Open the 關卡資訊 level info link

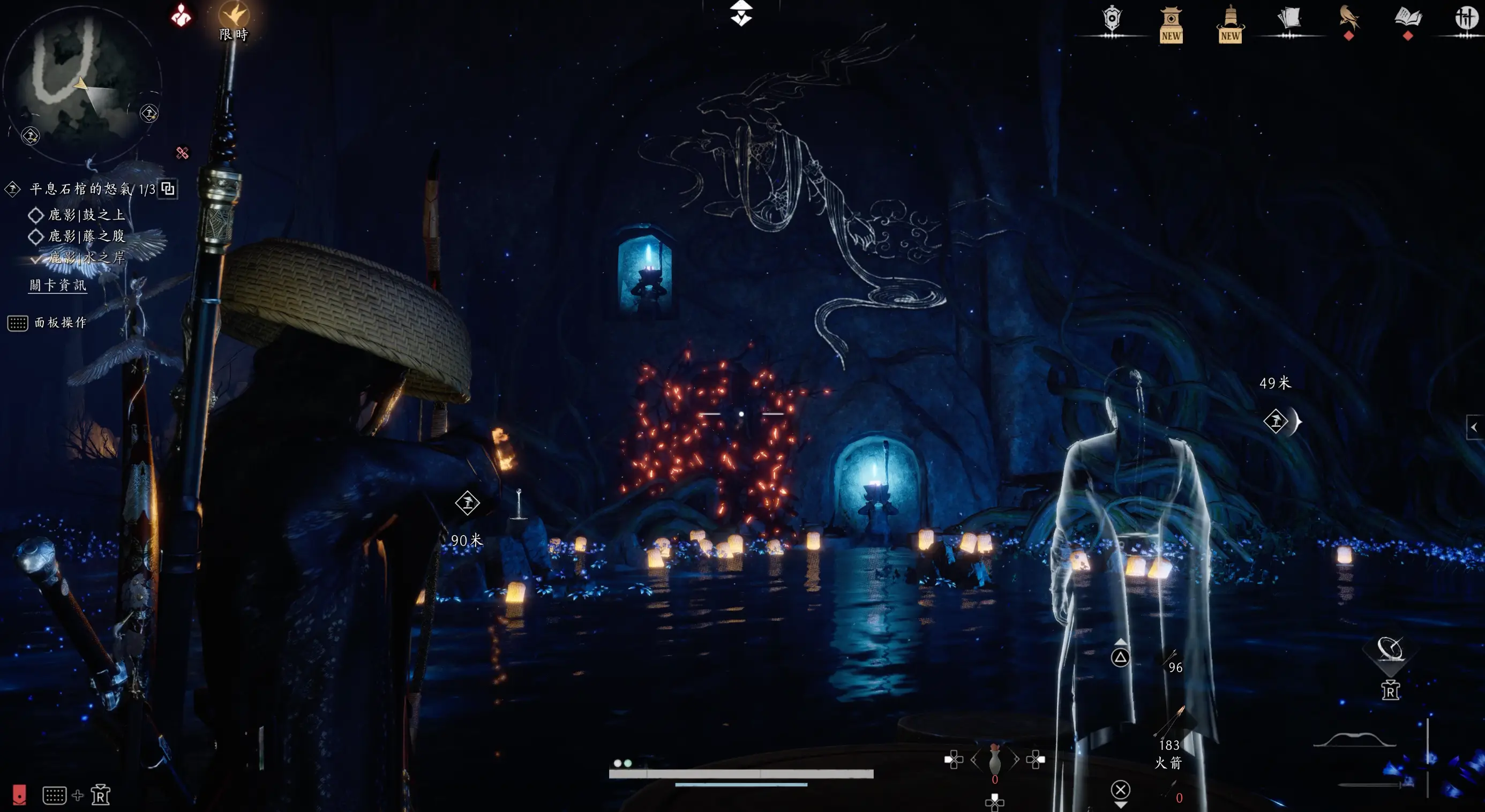pos(58,285)
